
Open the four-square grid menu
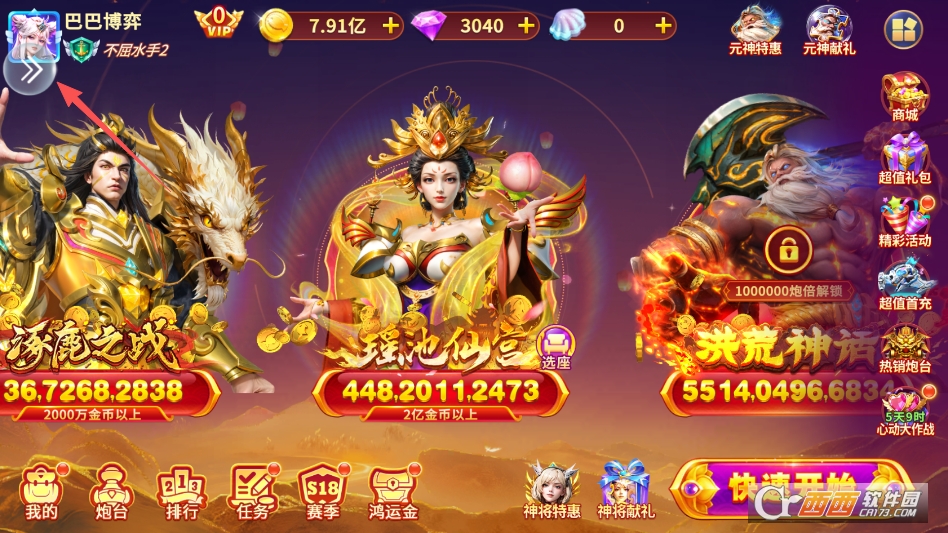click(x=903, y=30)
